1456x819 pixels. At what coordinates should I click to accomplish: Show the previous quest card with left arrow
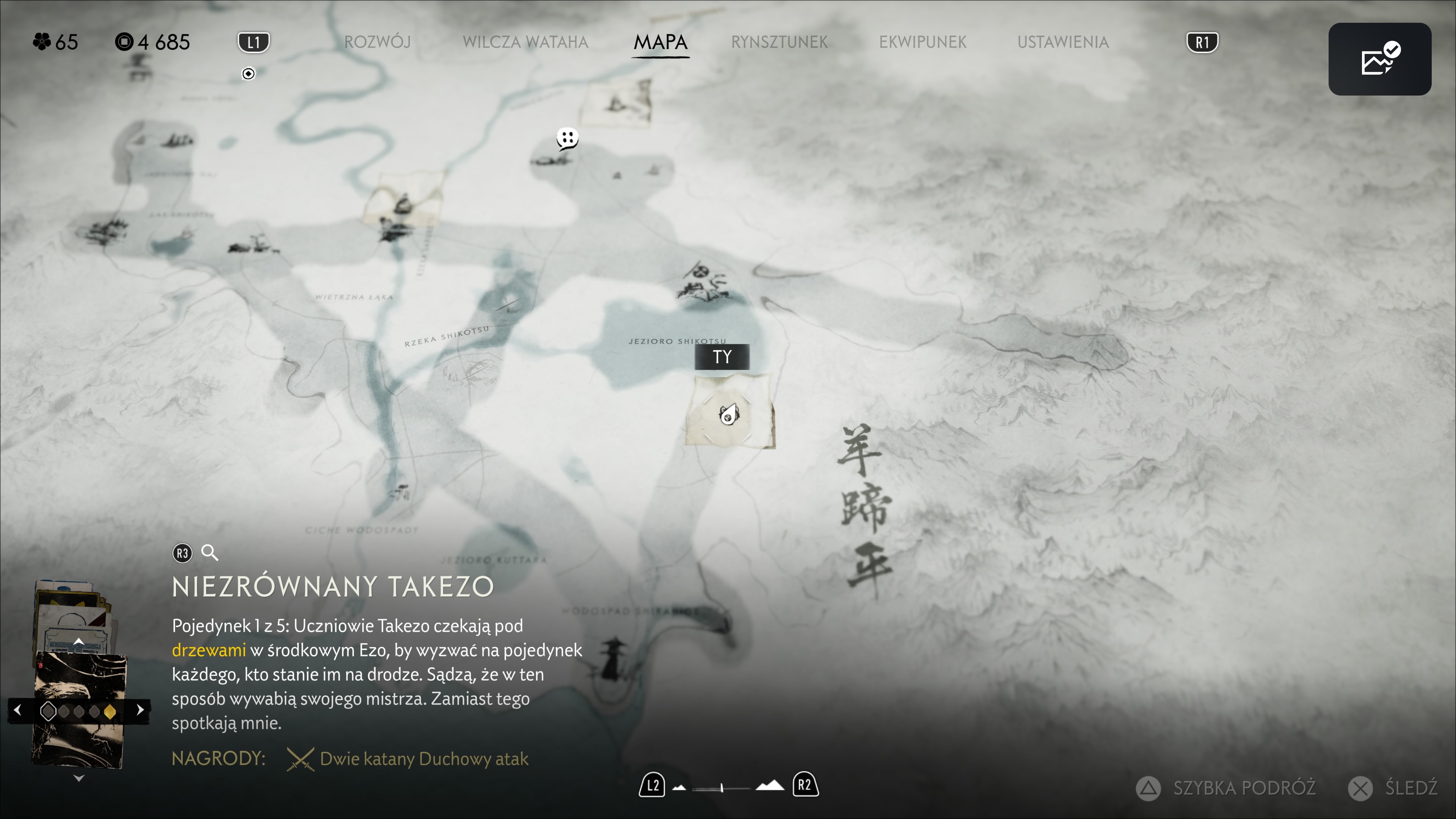pyautogui.click(x=17, y=710)
